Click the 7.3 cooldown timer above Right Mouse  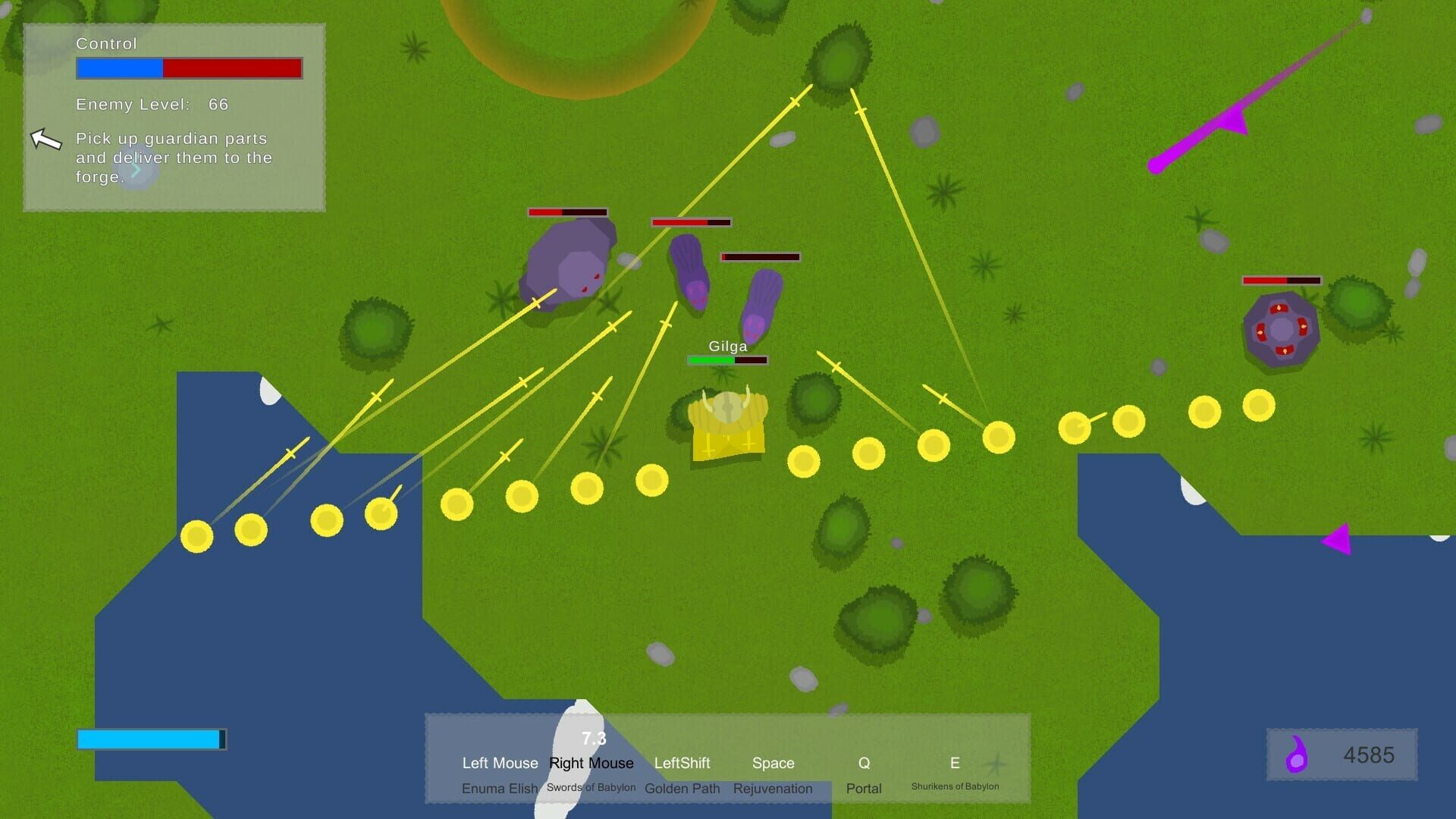tap(592, 738)
